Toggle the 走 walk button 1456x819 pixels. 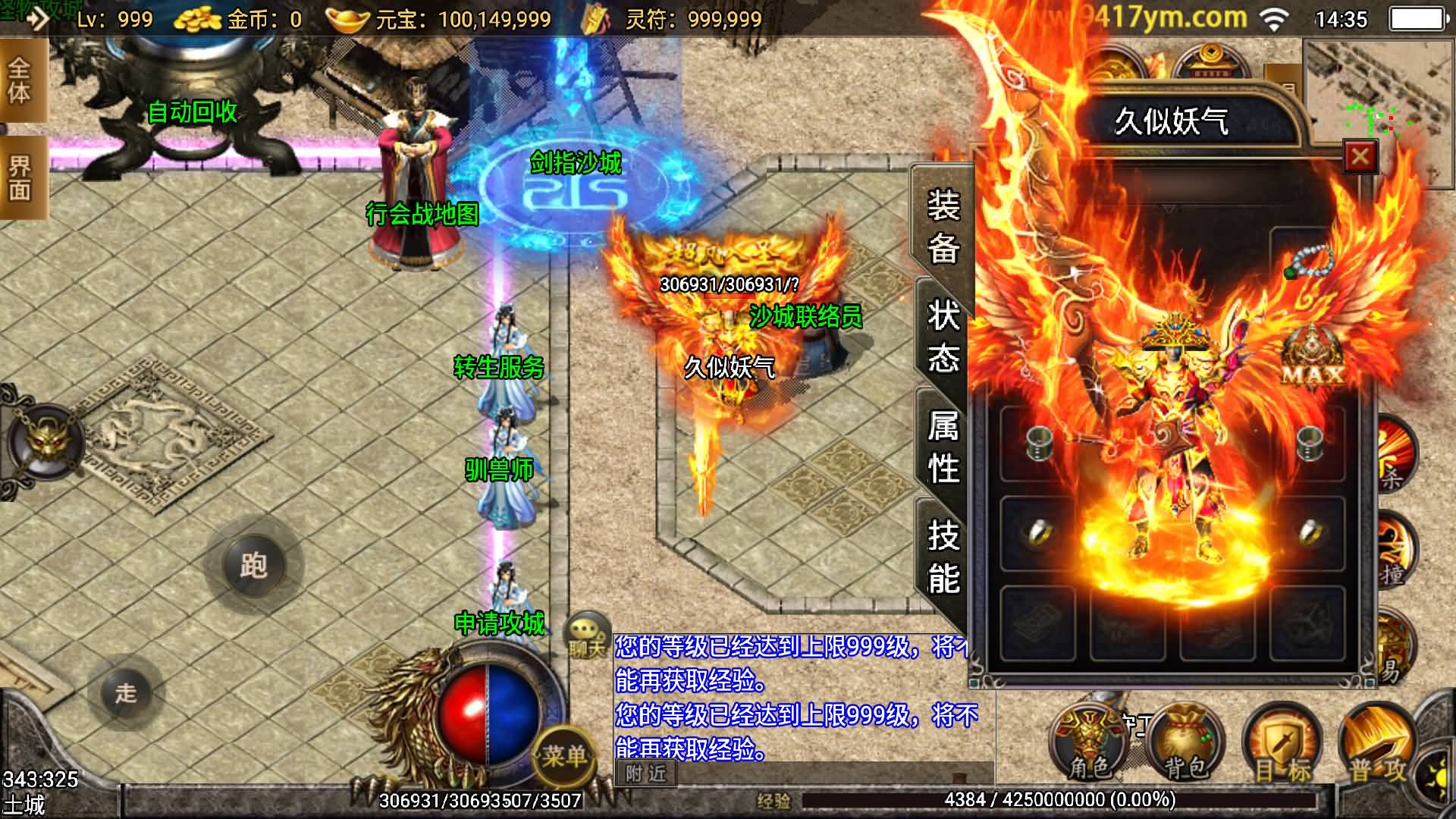pos(126,692)
